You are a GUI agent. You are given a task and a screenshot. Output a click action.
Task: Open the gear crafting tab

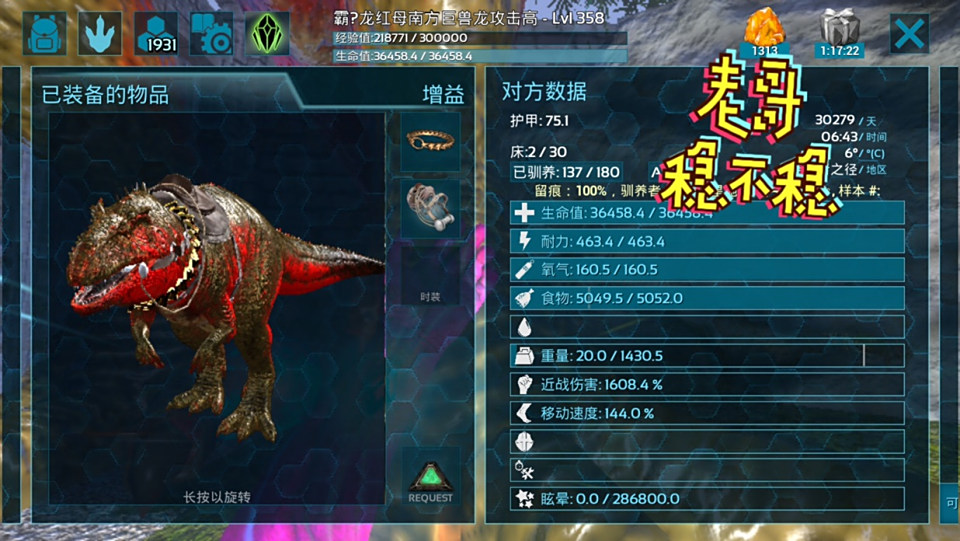pos(212,34)
